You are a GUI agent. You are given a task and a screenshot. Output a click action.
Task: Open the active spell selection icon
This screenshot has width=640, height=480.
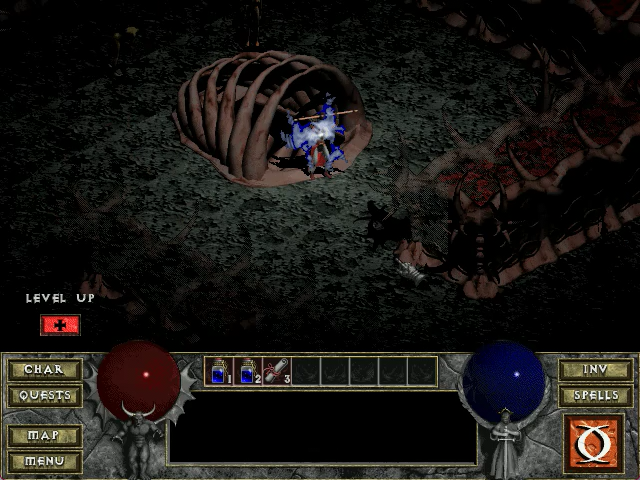(x=596, y=441)
